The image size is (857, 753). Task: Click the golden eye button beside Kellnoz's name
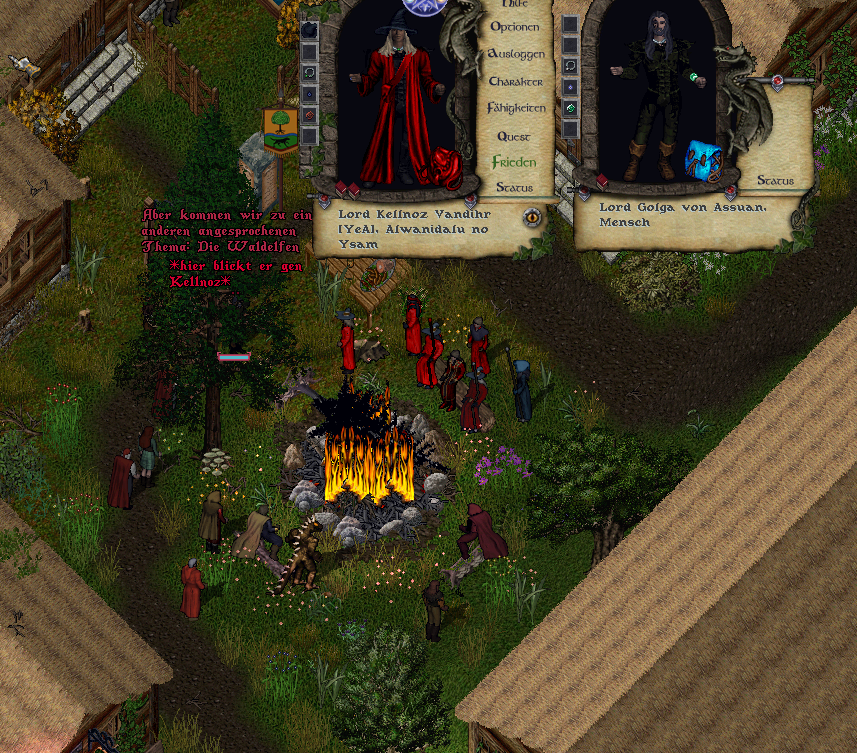(x=532, y=216)
